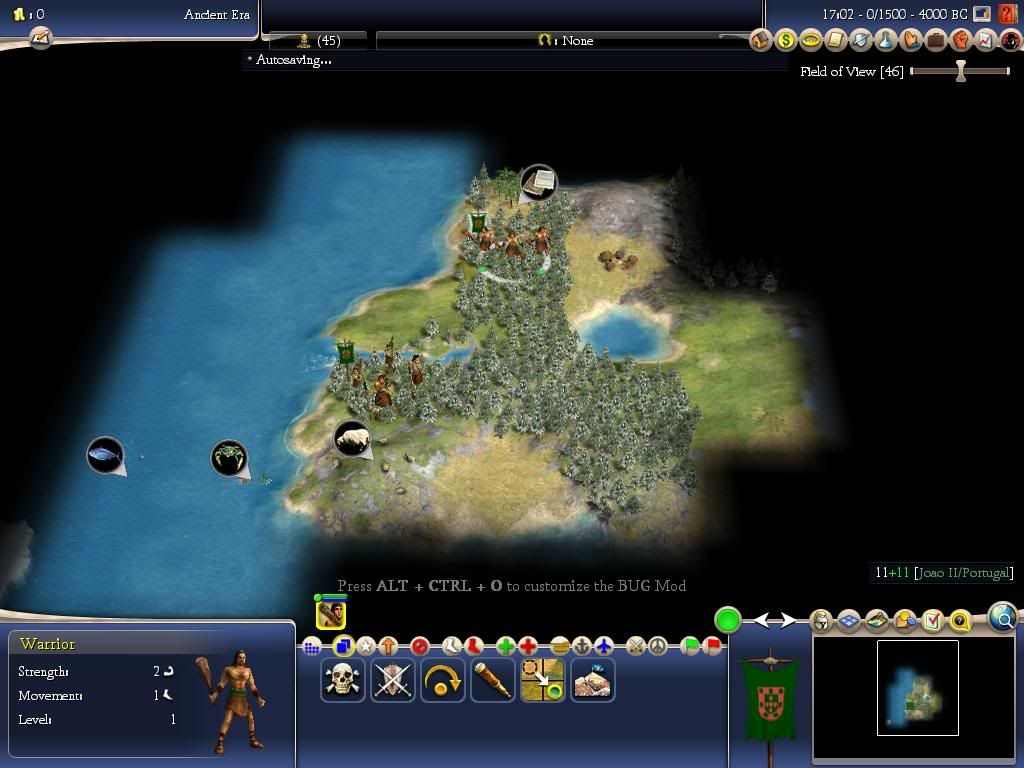End the turn with the green orb
Screen dimensions: 1024x768
point(728,620)
